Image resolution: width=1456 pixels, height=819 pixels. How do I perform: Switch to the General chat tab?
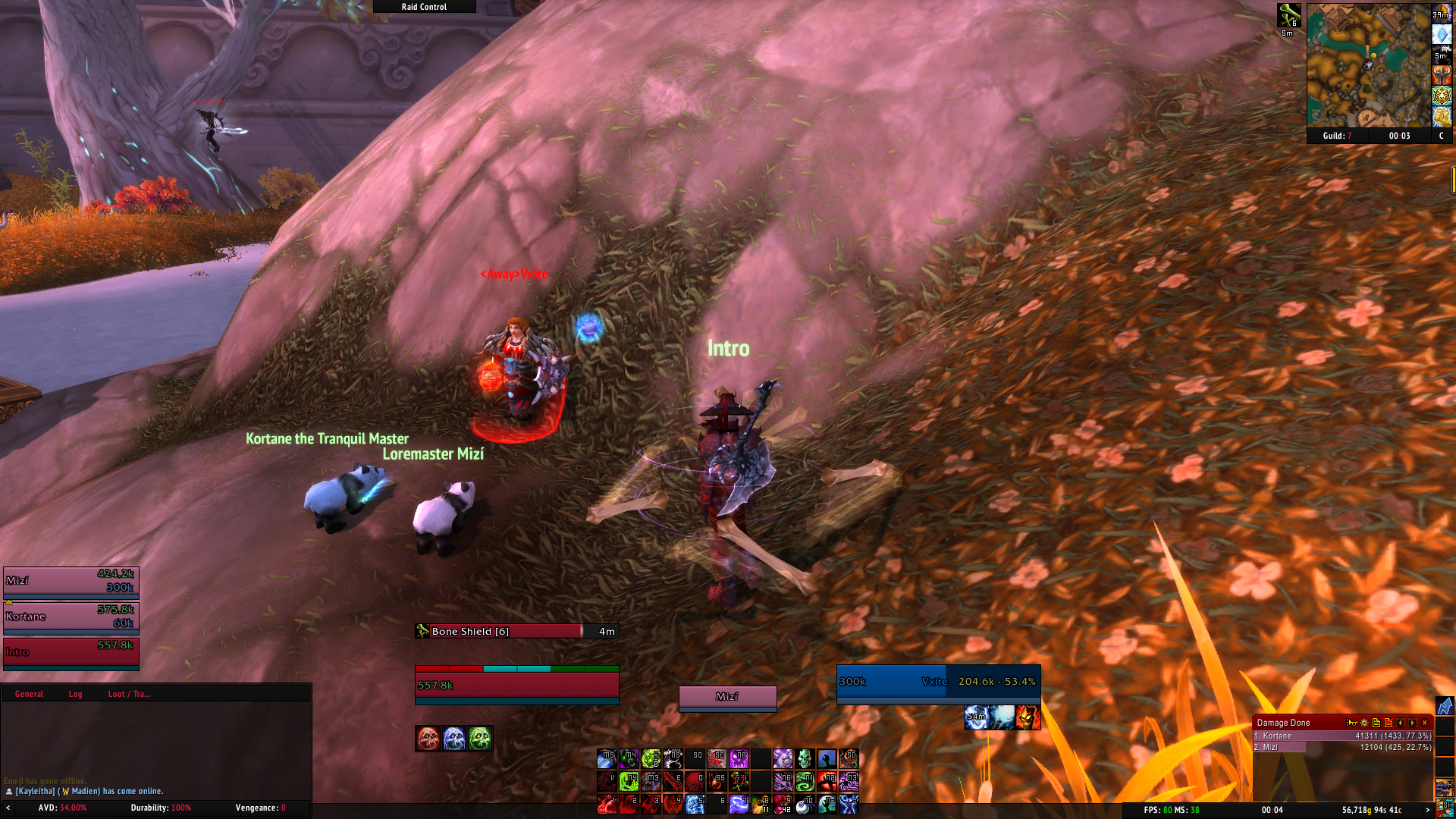[x=29, y=694]
